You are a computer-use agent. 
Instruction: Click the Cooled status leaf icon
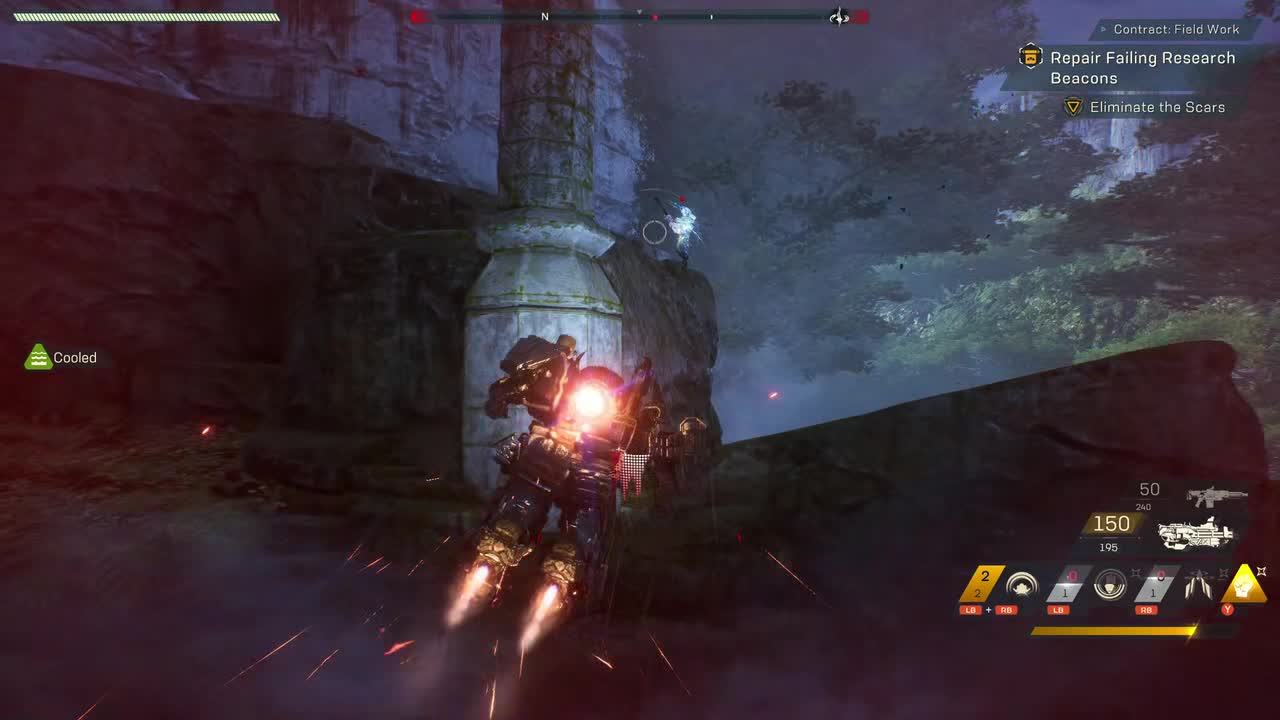pos(38,356)
